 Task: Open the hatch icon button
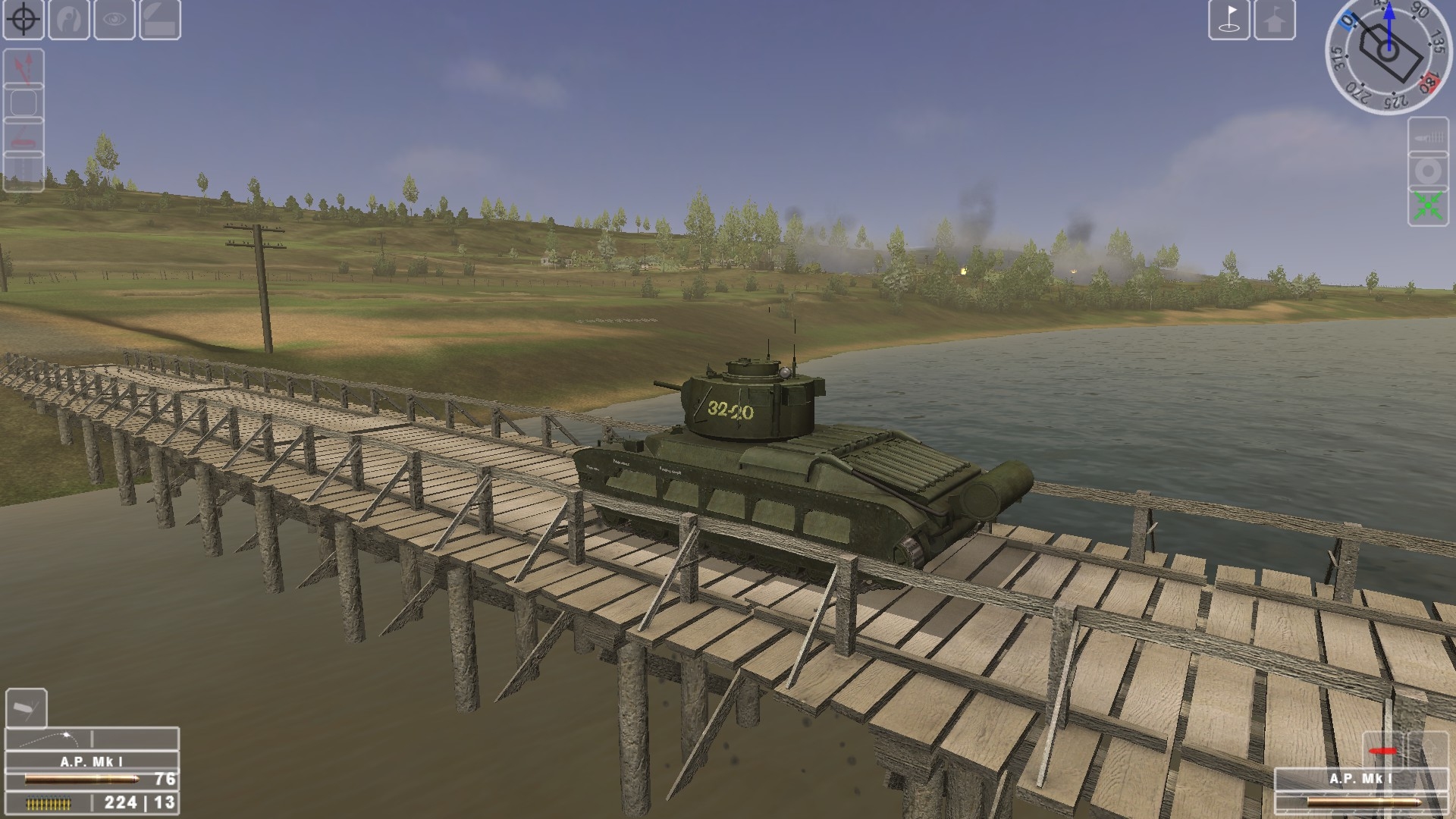click(x=160, y=19)
